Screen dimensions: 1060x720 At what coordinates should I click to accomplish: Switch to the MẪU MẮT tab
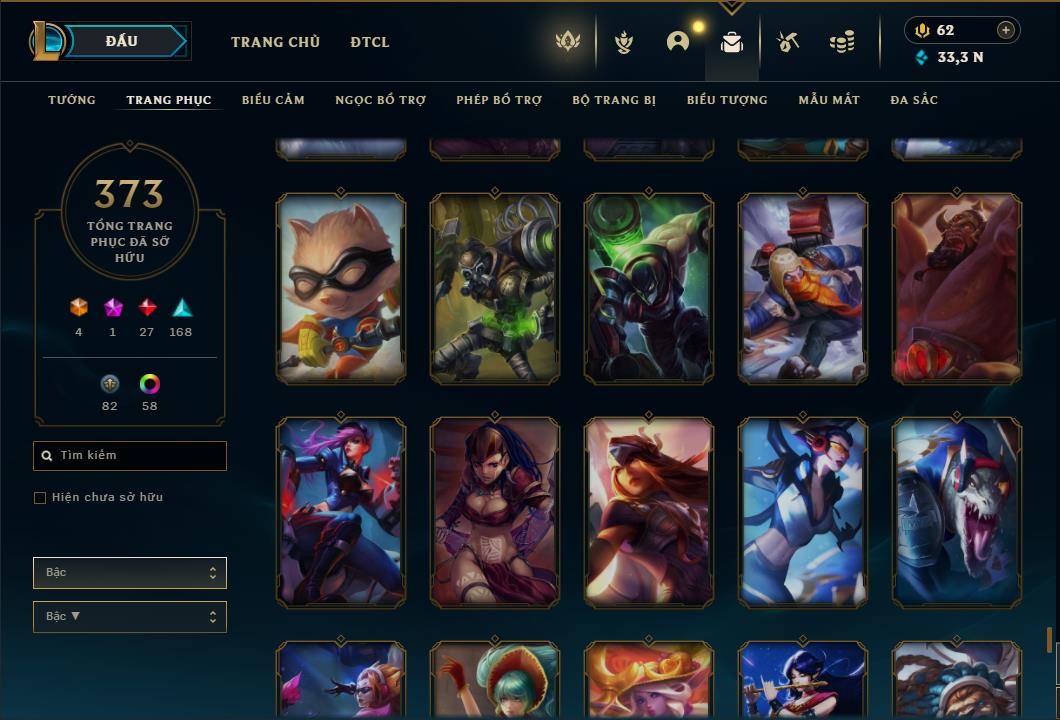click(x=829, y=100)
